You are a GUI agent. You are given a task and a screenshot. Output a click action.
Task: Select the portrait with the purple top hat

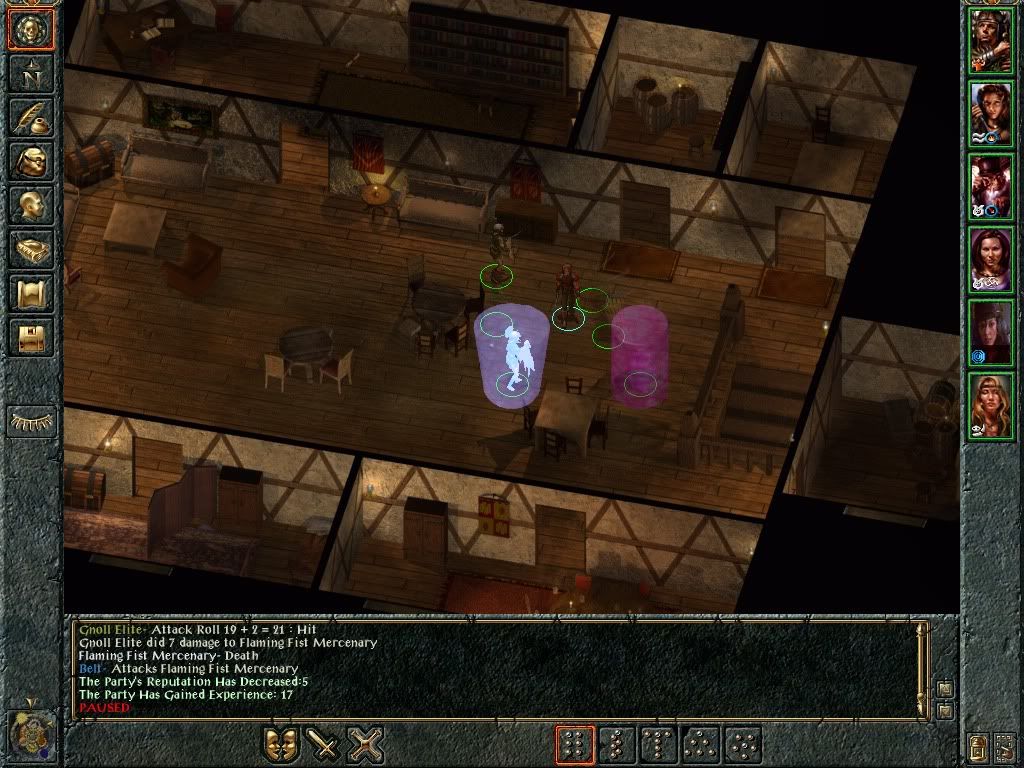[x=990, y=187]
